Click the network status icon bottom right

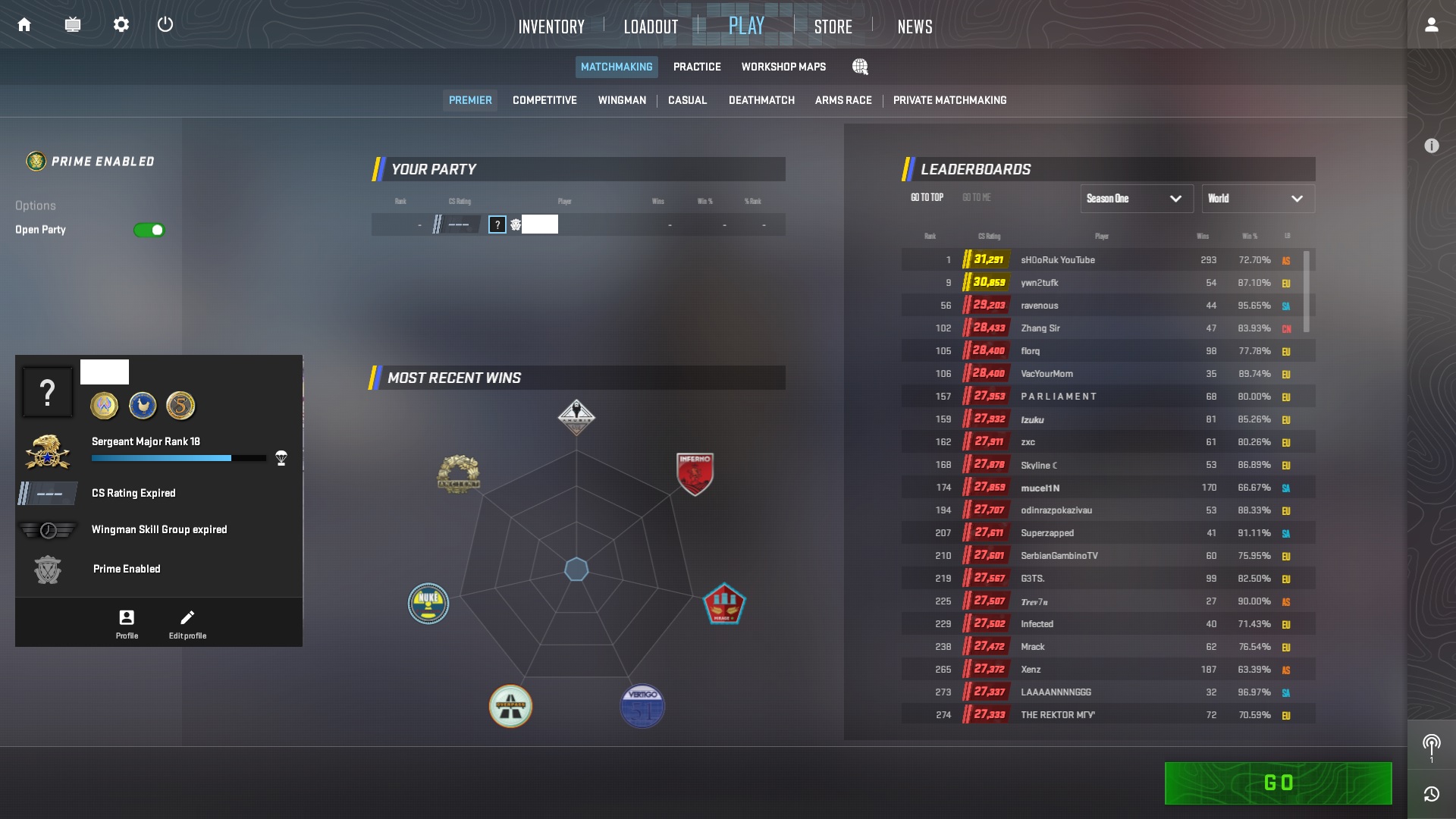[x=1432, y=746]
